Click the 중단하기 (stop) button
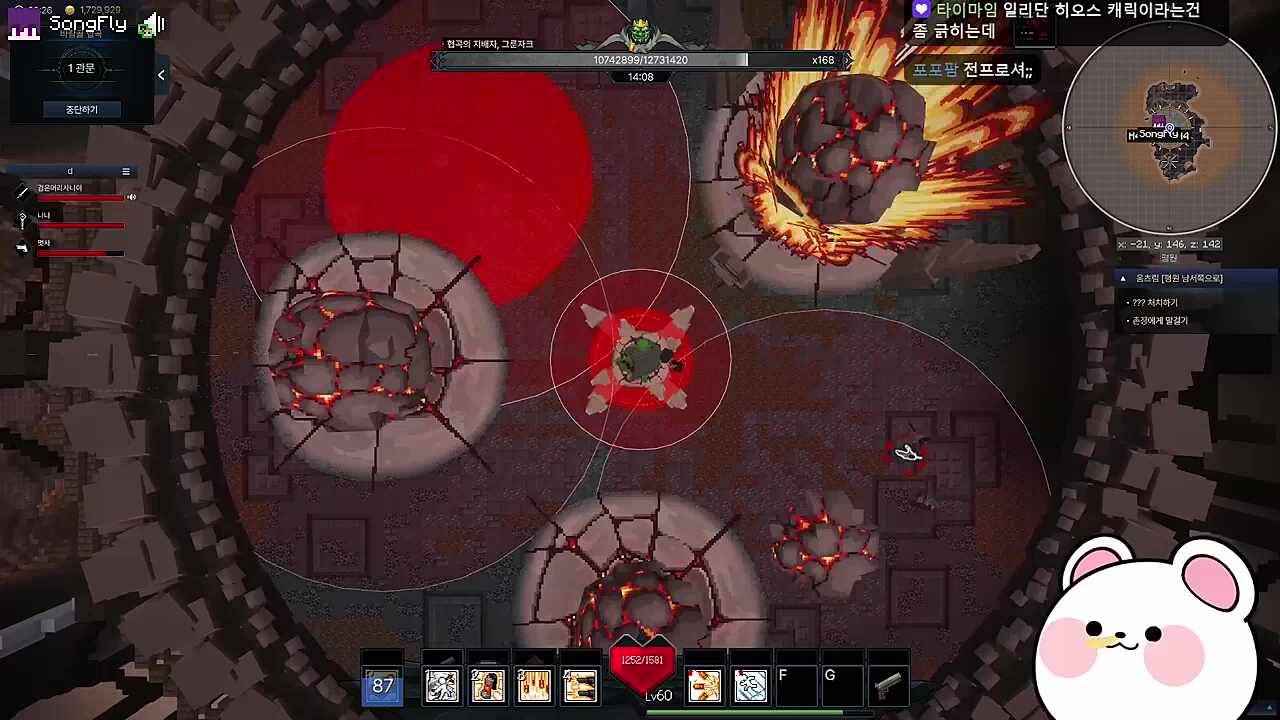The height and width of the screenshot is (720, 1280). [81, 109]
